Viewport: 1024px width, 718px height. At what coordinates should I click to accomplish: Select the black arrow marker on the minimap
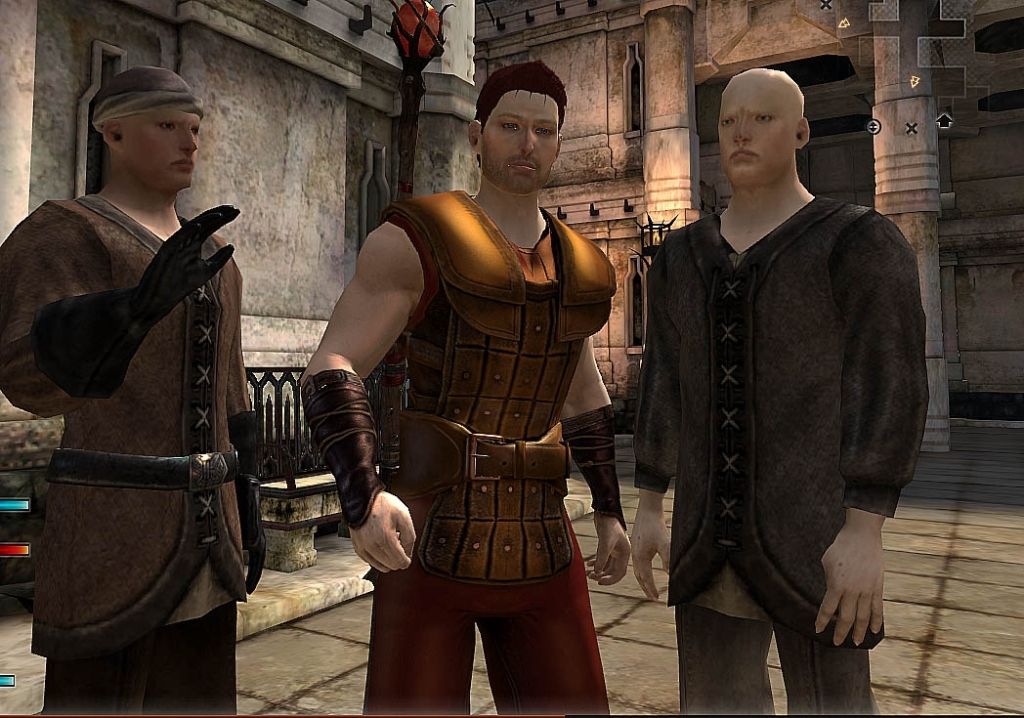[944, 121]
